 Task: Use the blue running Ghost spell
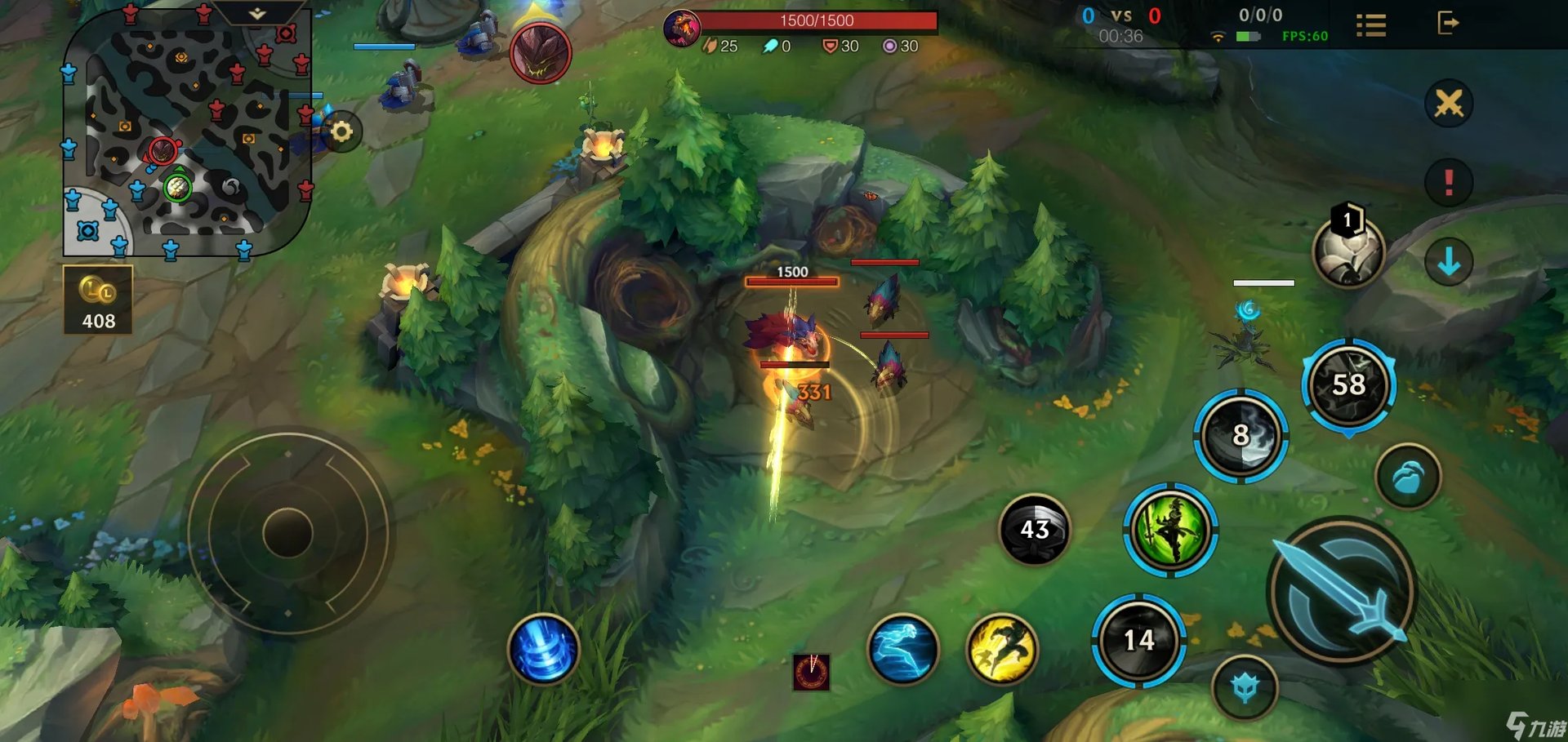tap(902, 649)
